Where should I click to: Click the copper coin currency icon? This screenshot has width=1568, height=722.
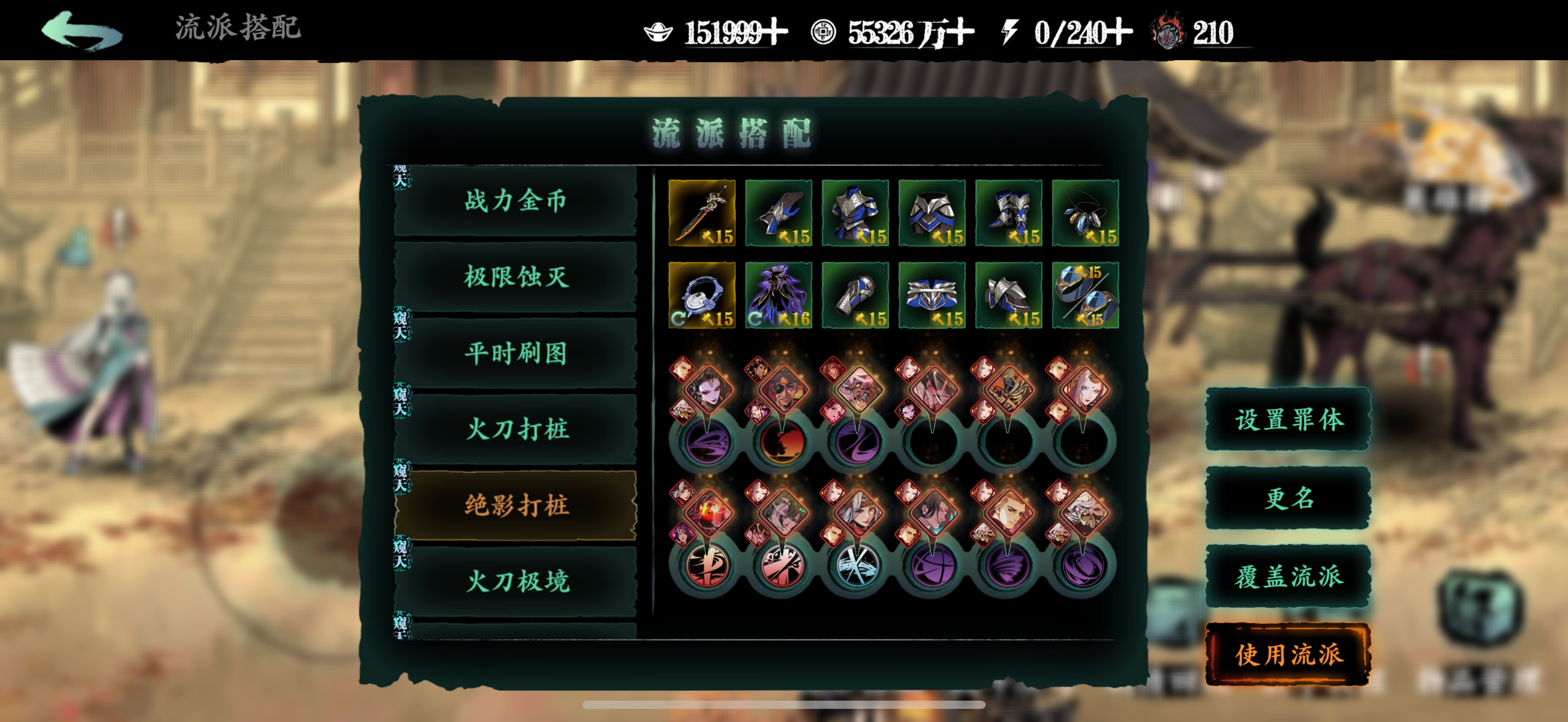coord(822,32)
